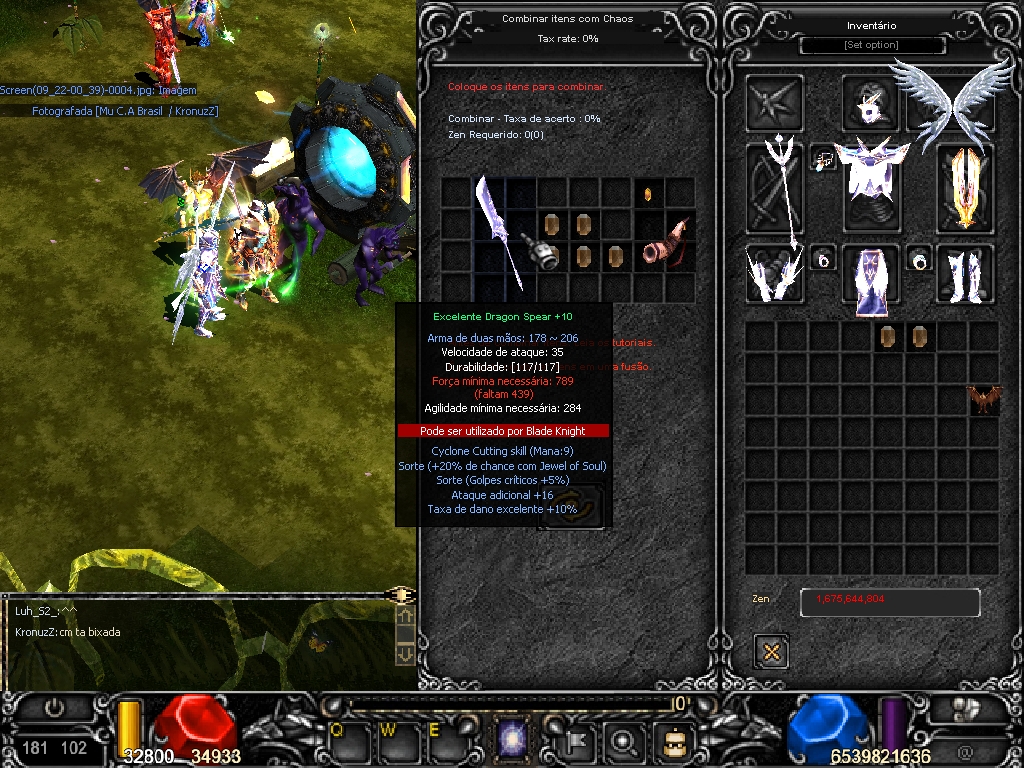Choose the equipped golden shield slot
Screen dimensions: 1024x768
(965, 188)
